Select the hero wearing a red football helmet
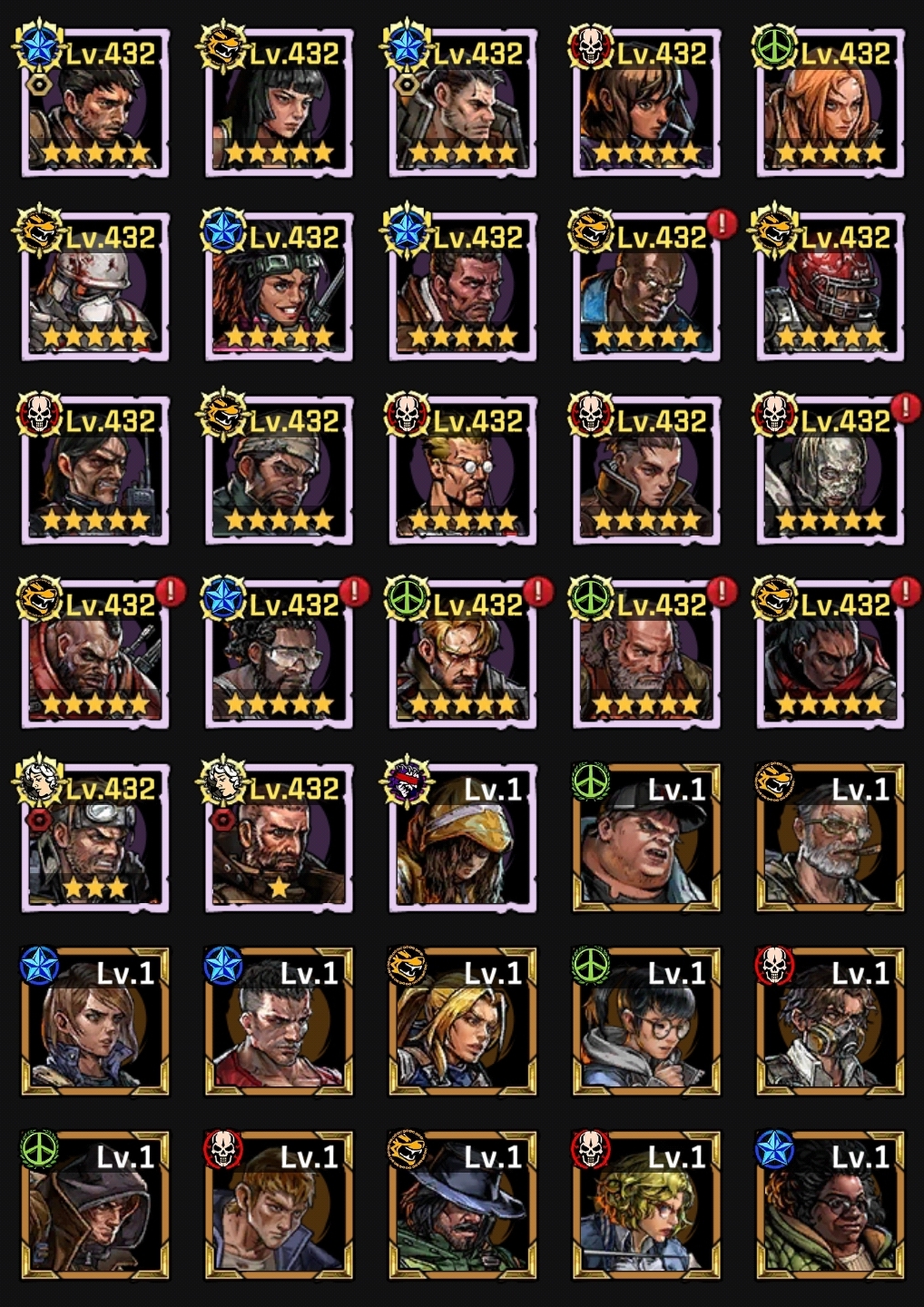Screen dimensions: 924x1307 click(x=830, y=288)
